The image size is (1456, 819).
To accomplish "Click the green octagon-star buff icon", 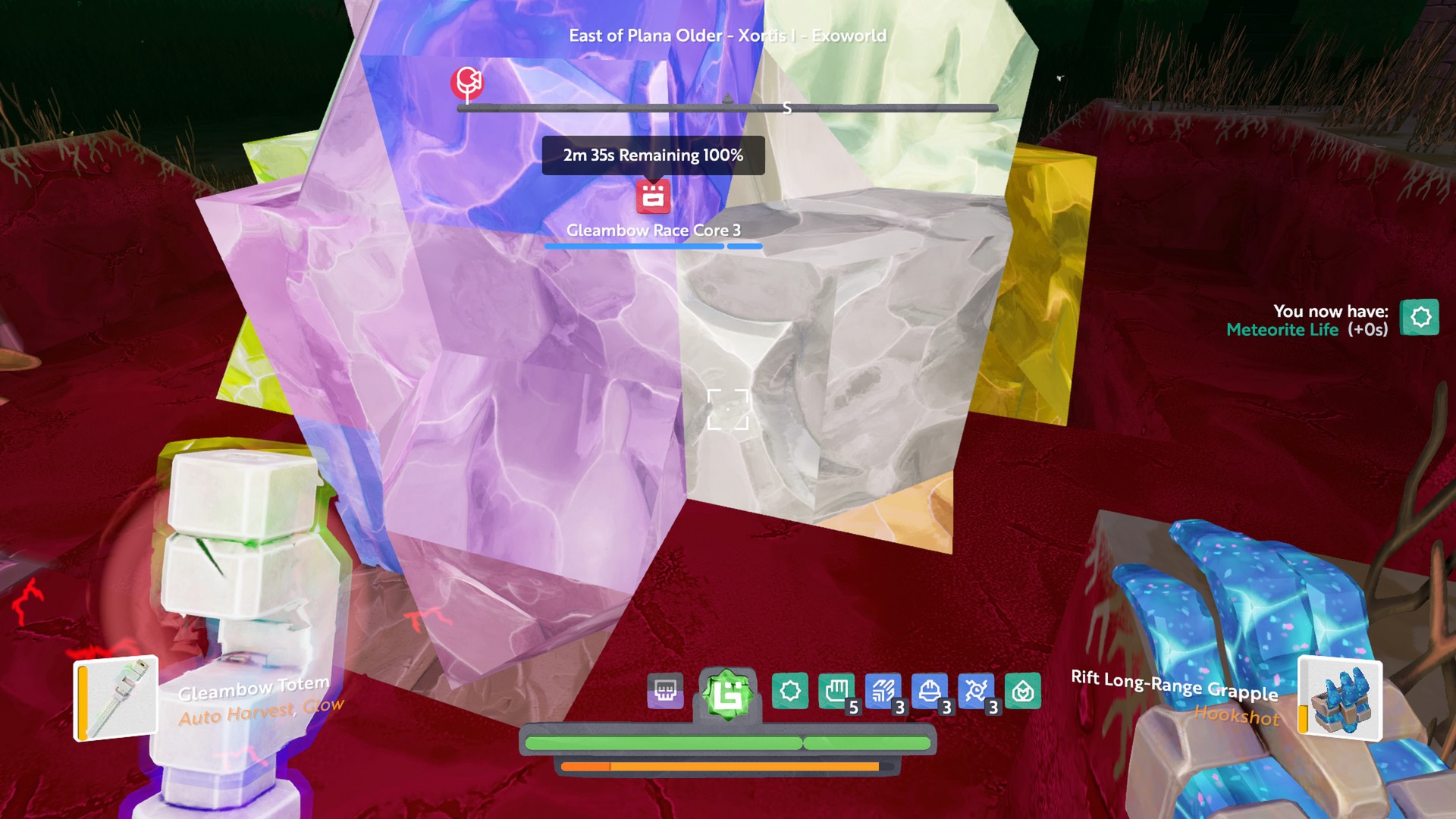I will coord(789,691).
